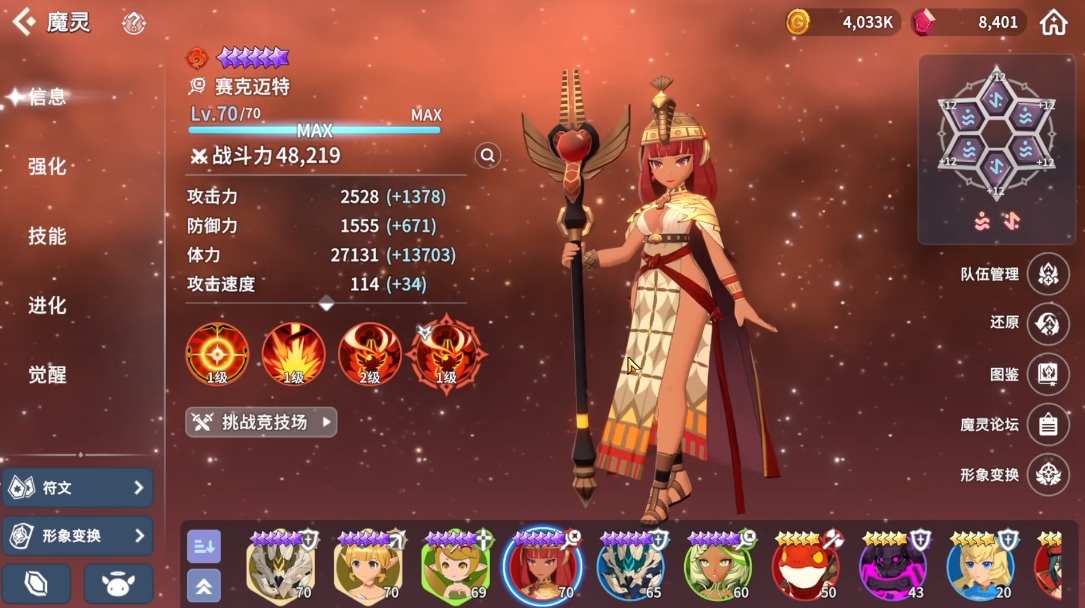Expand the stats with the down arrow
This screenshot has width=1085, height=608.
[326, 302]
